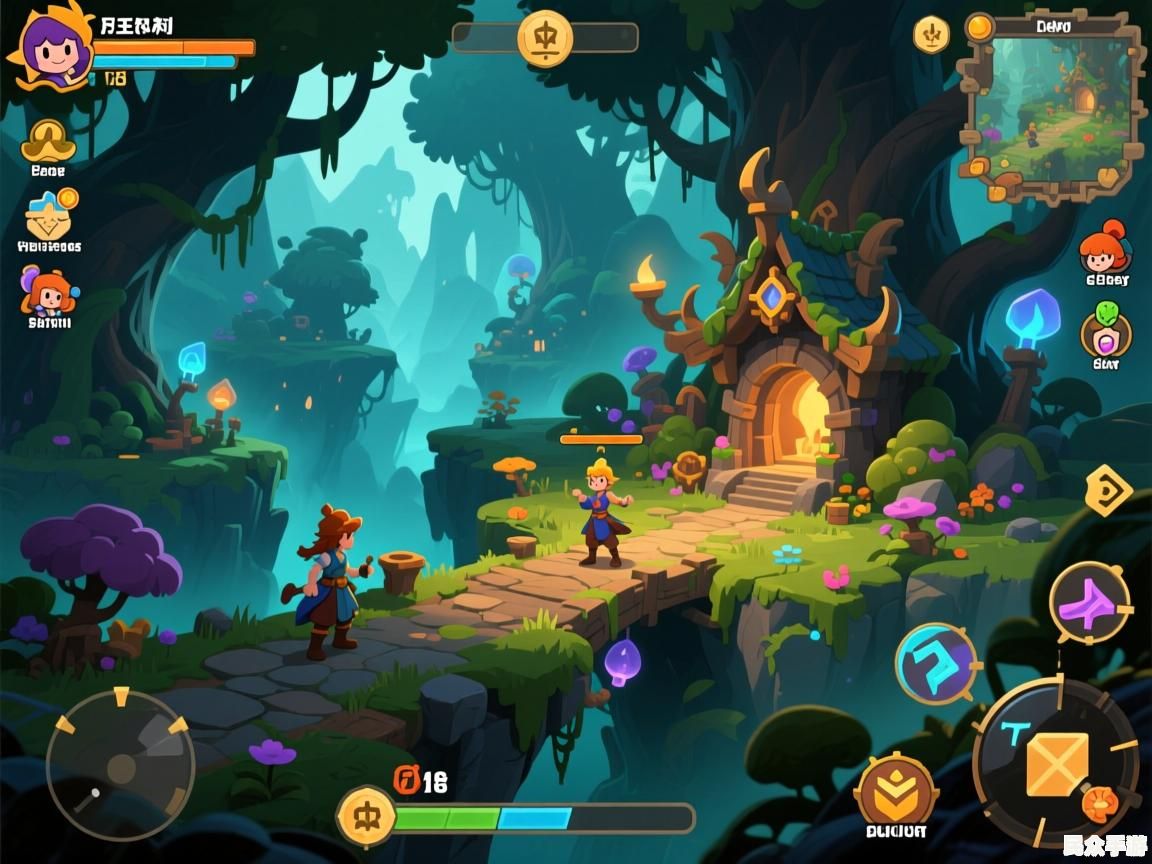Activate the cyan rune skill

point(936,663)
